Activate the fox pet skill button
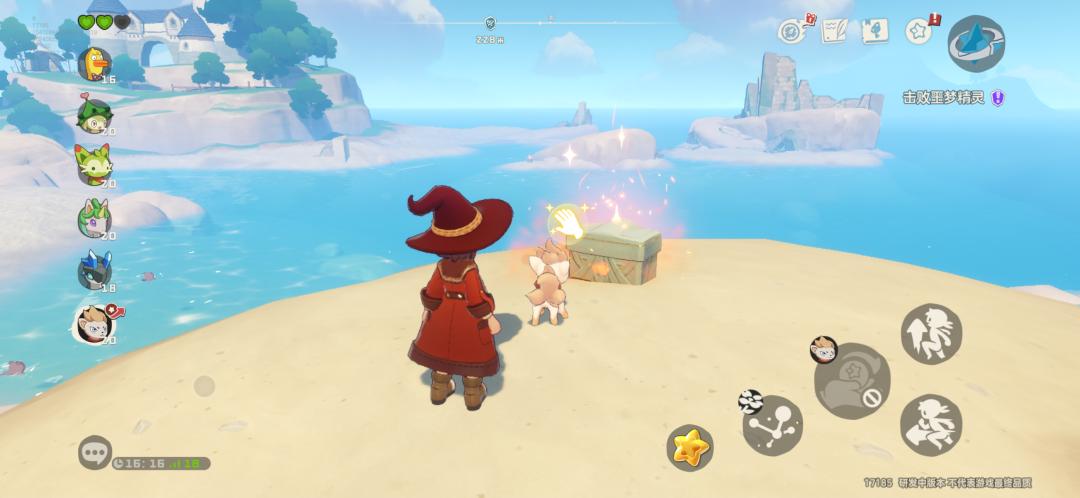1080x498 pixels. [851, 381]
